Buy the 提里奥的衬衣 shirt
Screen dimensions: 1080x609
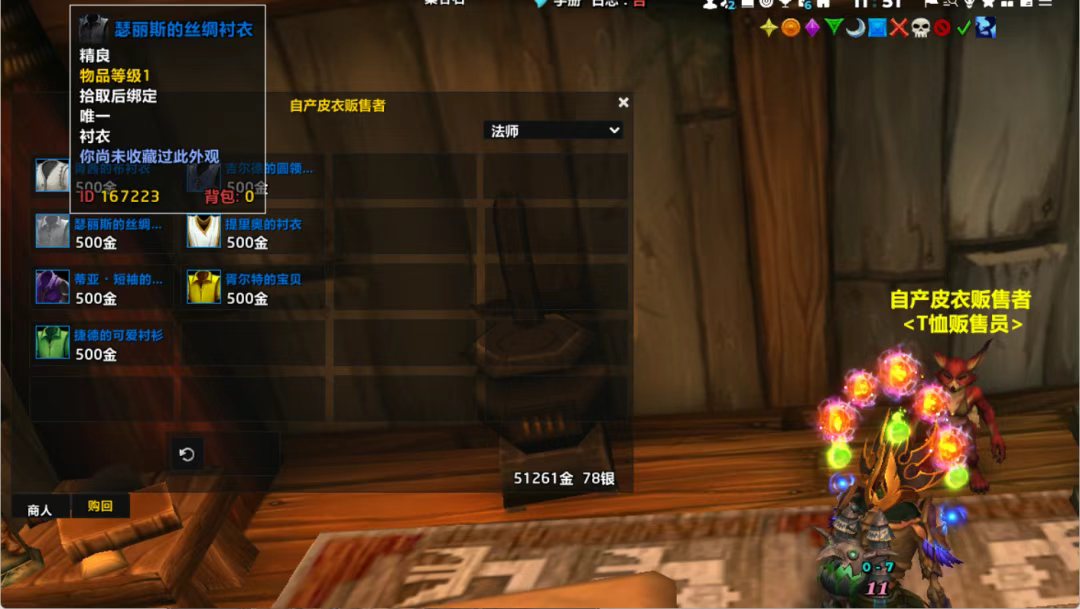click(204, 231)
